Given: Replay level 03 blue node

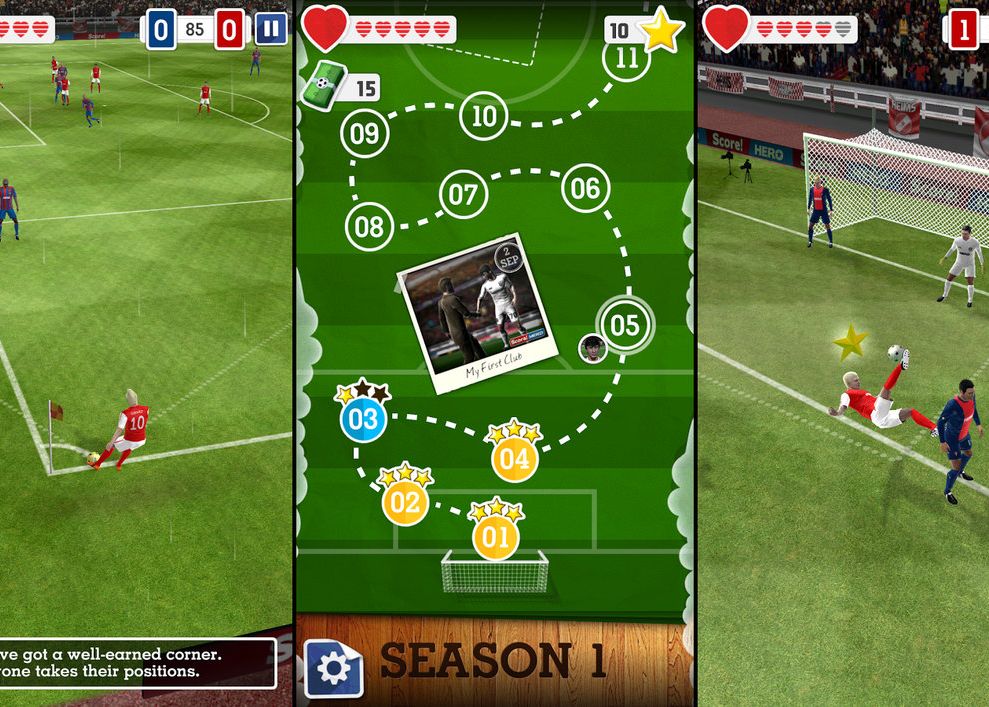Looking at the screenshot, I should (x=362, y=418).
